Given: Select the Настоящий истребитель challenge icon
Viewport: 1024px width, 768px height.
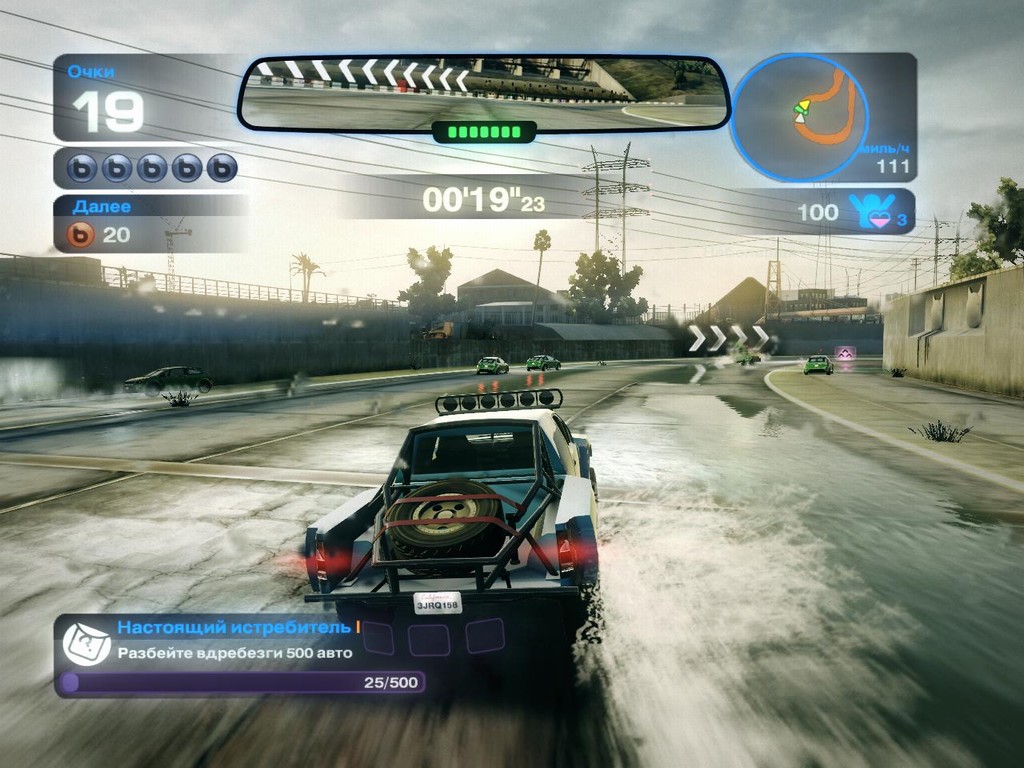Looking at the screenshot, I should coord(87,643).
